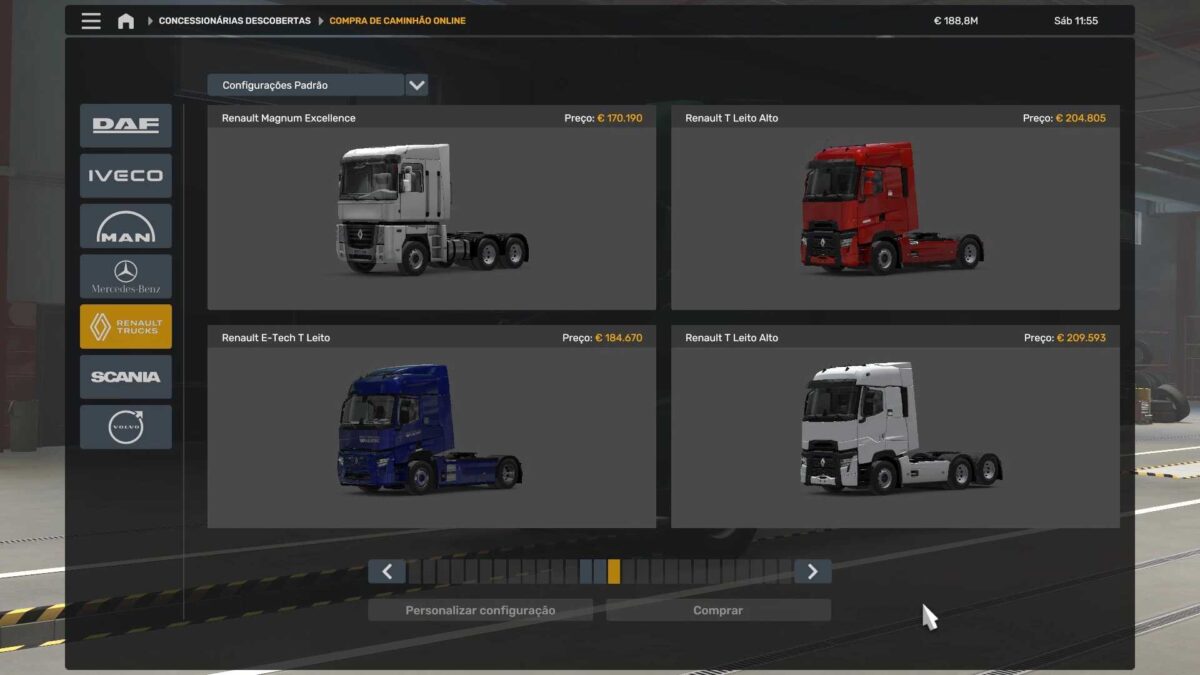Go to the next page of trucks
Screen dimensions: 1200x675
tap(812, 571)
